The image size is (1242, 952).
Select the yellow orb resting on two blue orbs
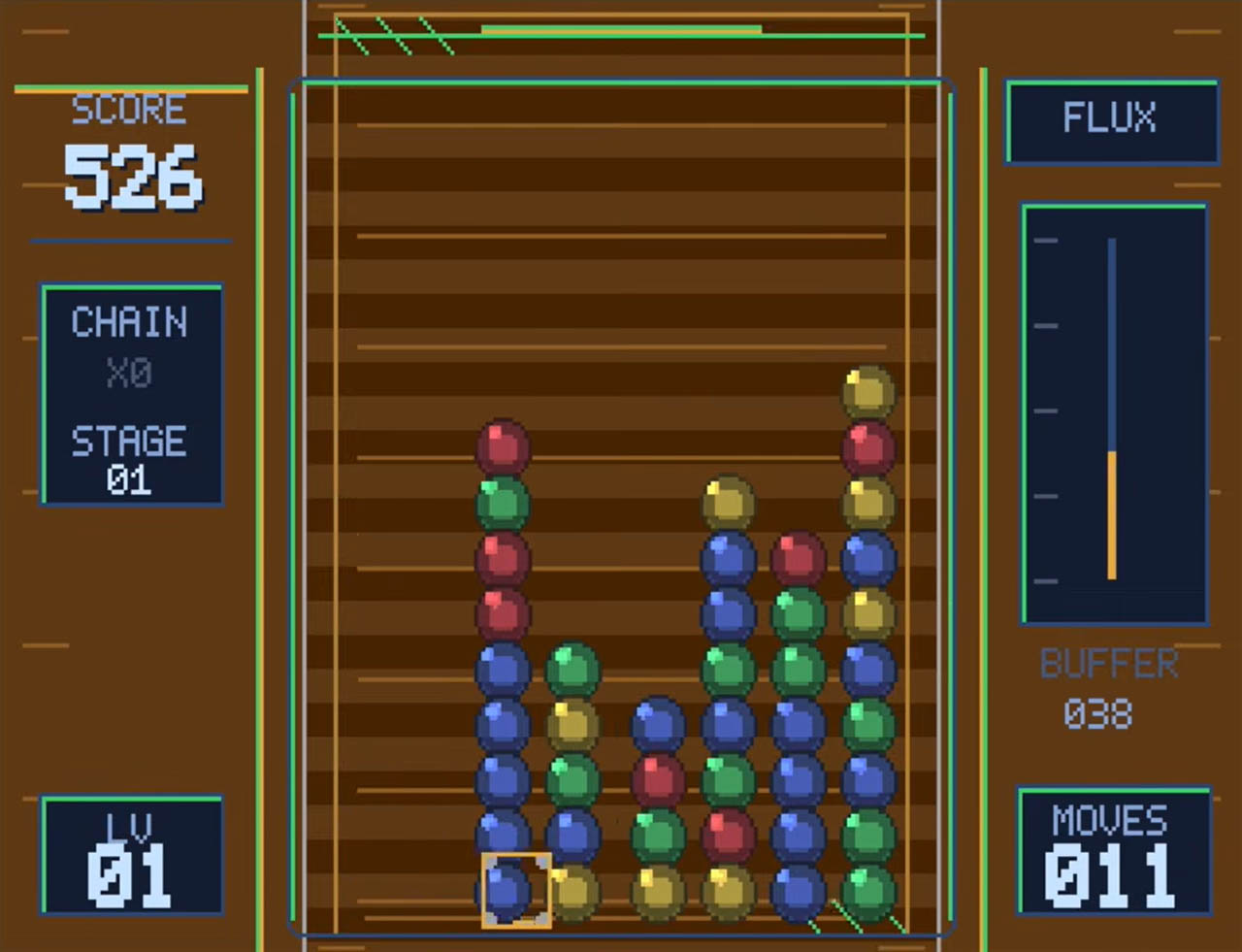click(728, 502)
